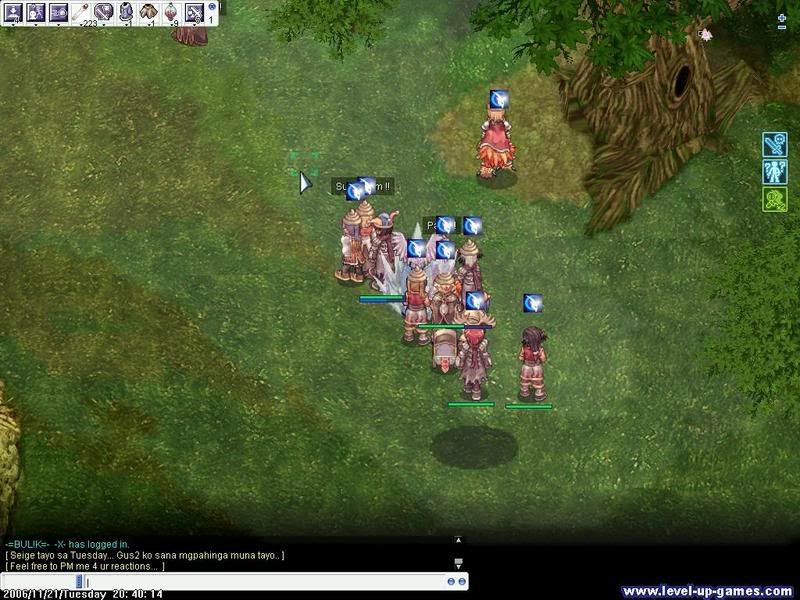Use the third hotbar skill slot
Image resolution: width=800 pixels, height=600 pixels.
click(x=58, y=12)
